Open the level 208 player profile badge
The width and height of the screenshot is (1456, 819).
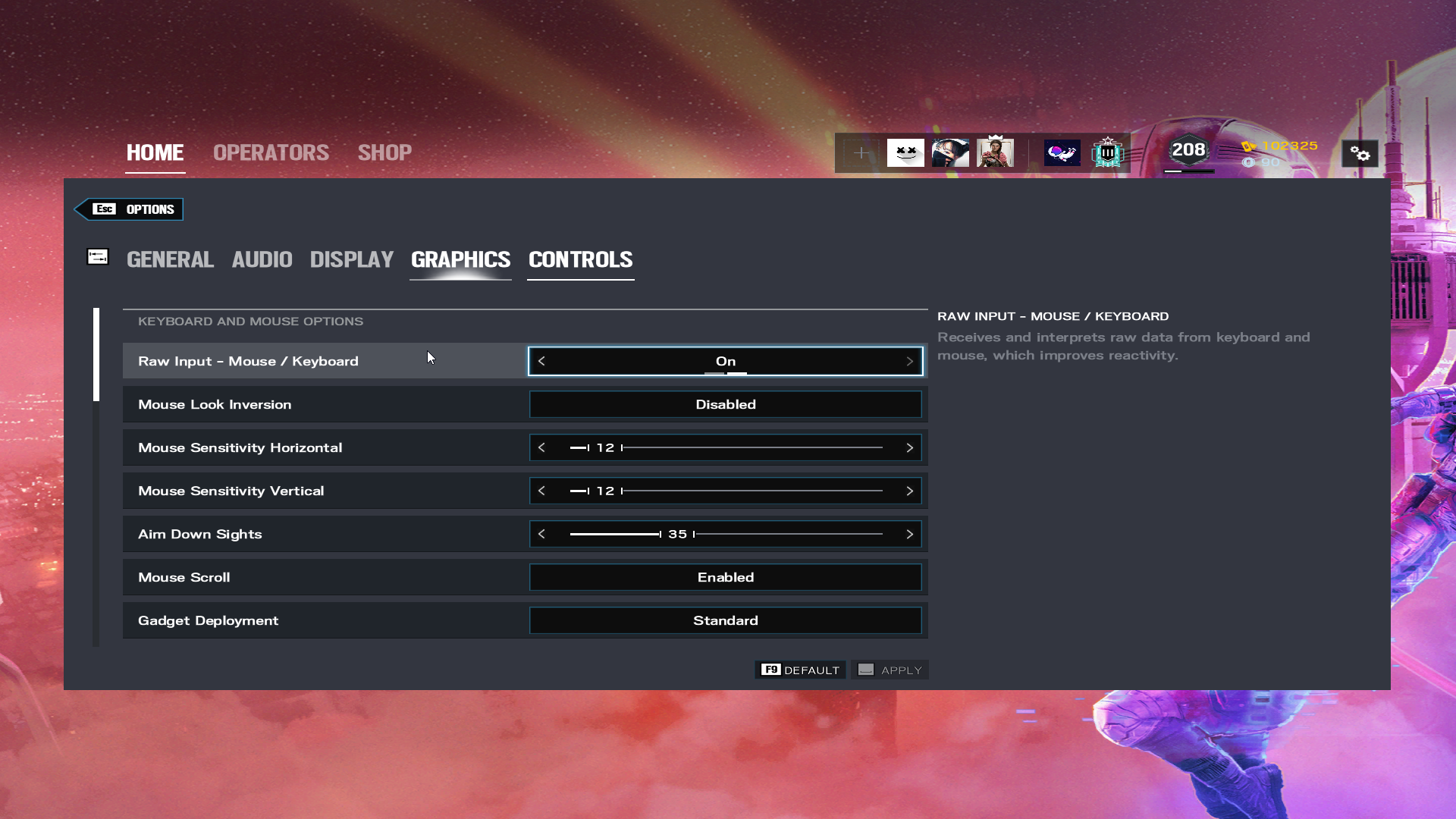click(1188, 152)
